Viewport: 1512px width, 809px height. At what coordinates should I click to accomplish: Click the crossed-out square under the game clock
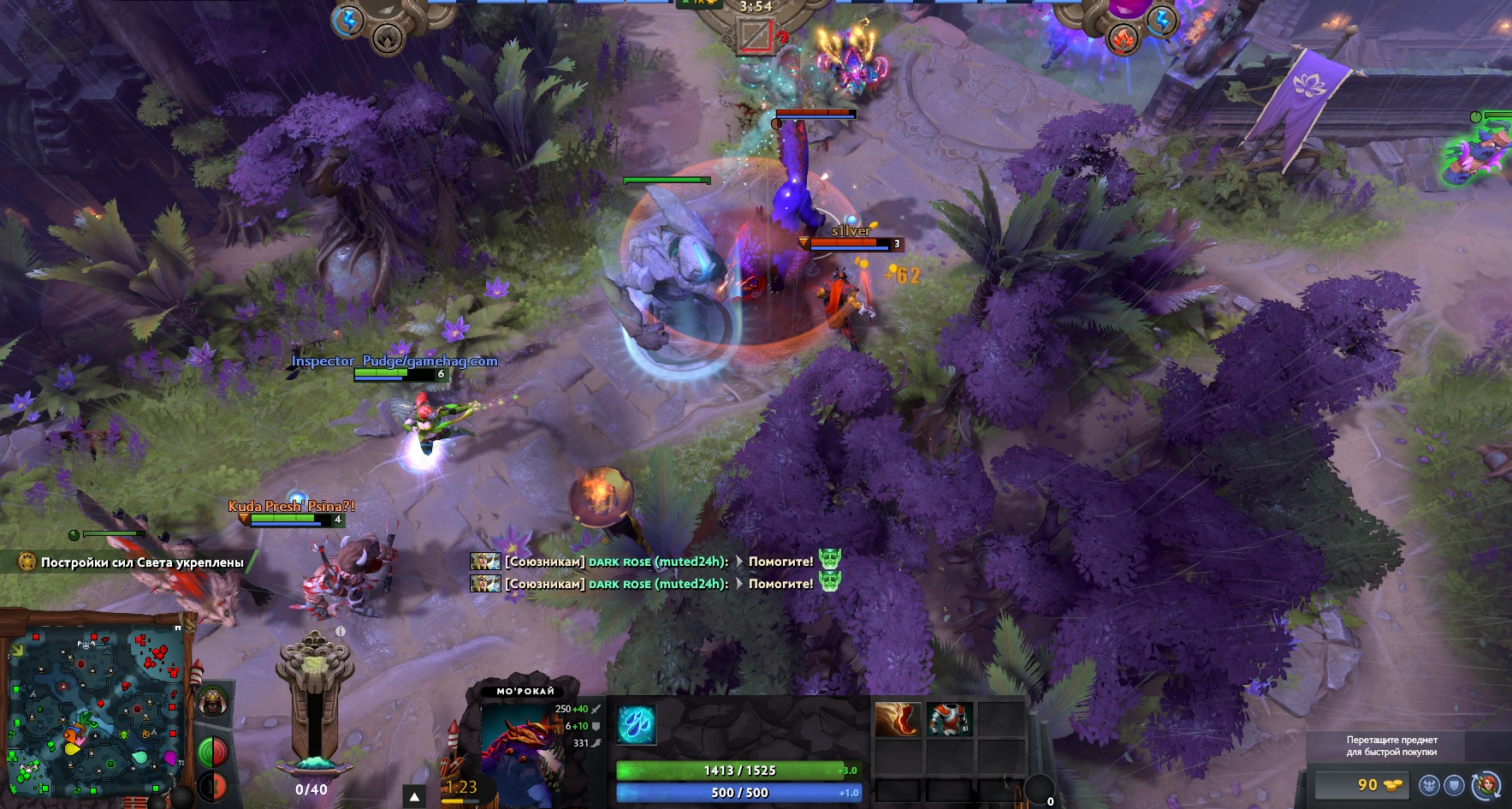(755, 35)
